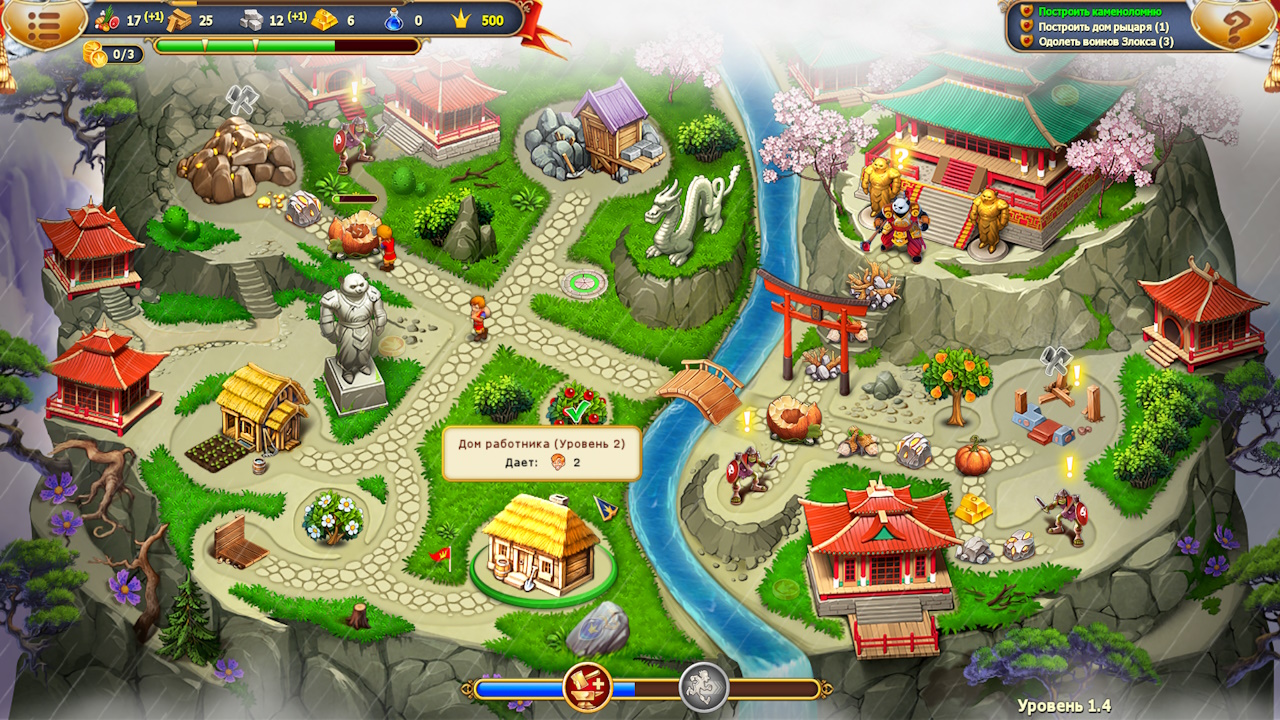Screen dimensions: 1280x720
Task: Activate the hammer and anvil work boost
Action: (x=587, y=687)
